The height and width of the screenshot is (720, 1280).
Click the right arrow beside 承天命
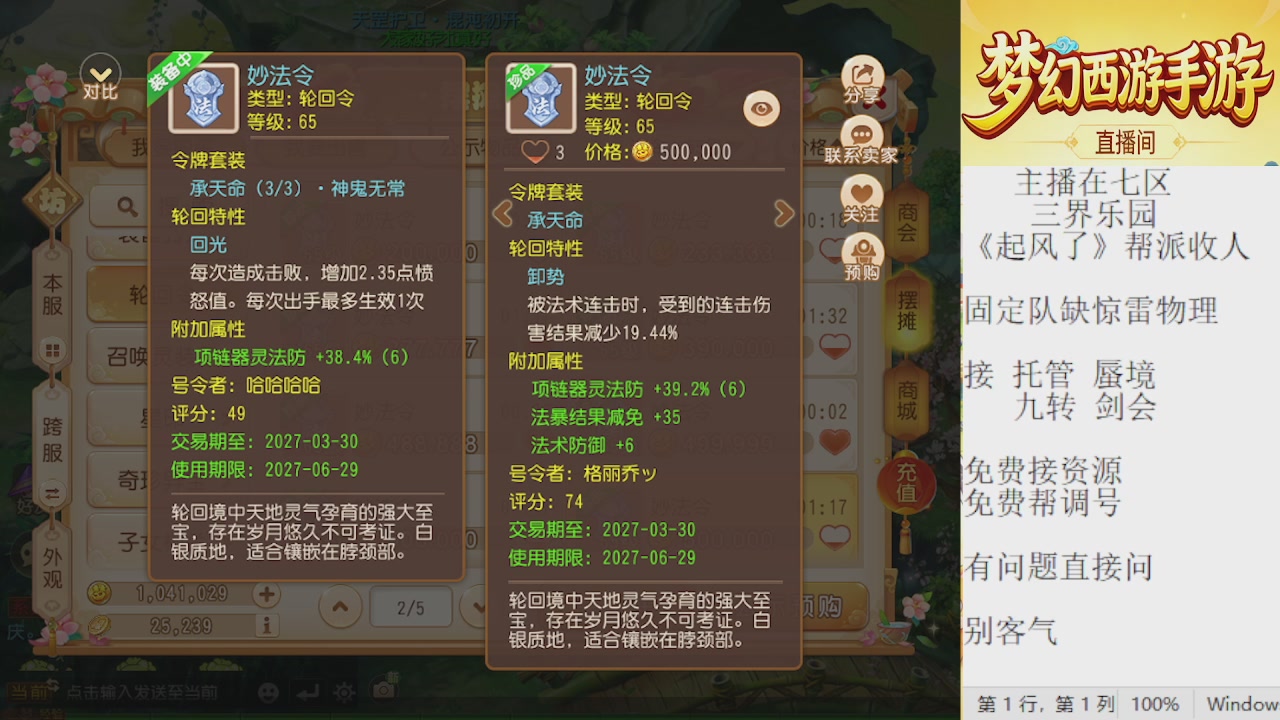[x=785, y=214]
